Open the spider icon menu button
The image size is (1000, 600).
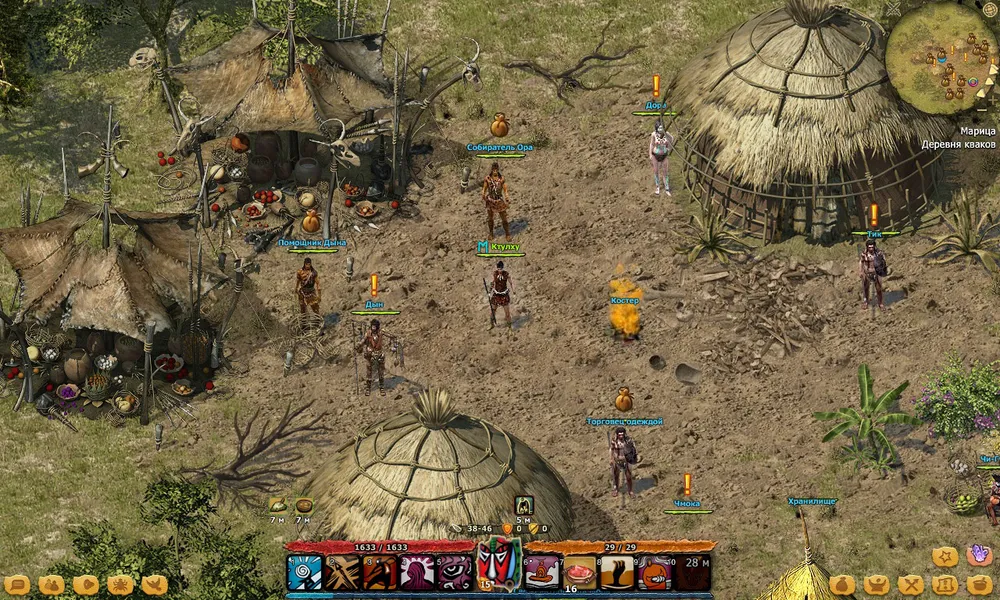tap(120, 585)
